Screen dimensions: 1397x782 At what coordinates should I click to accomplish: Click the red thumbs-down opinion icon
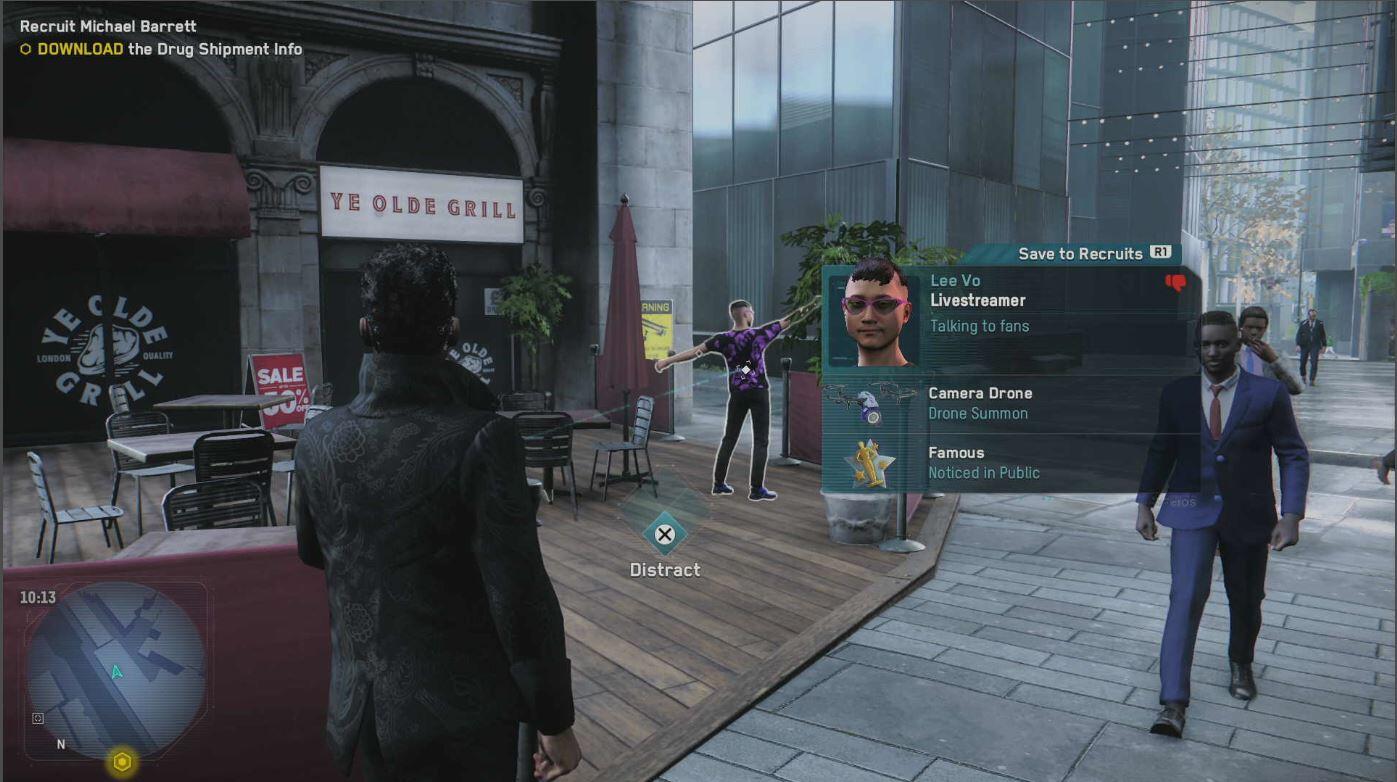[x=1176, y=283]
